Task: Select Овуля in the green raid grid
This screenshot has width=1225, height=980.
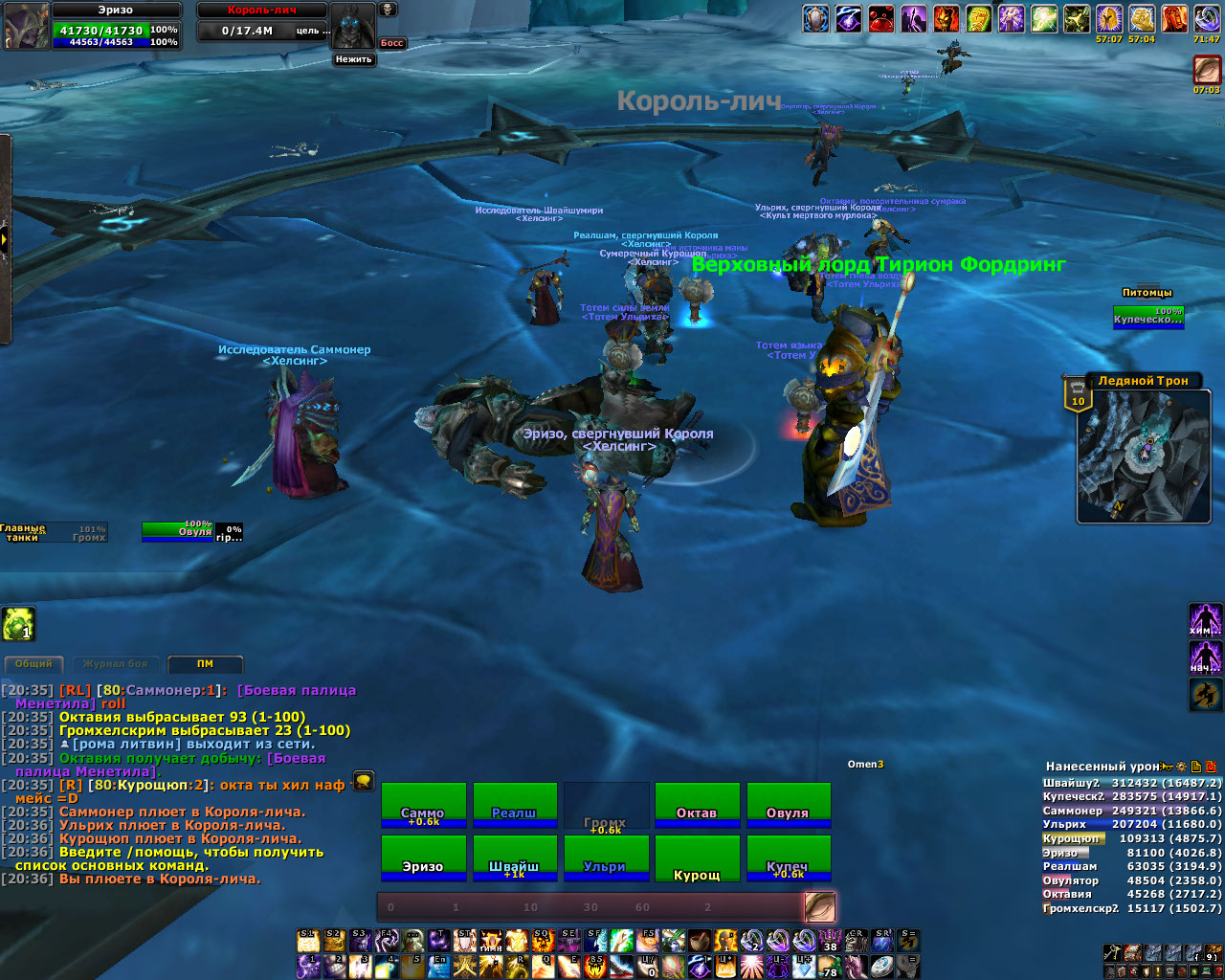Action: (x=788, y=804)
